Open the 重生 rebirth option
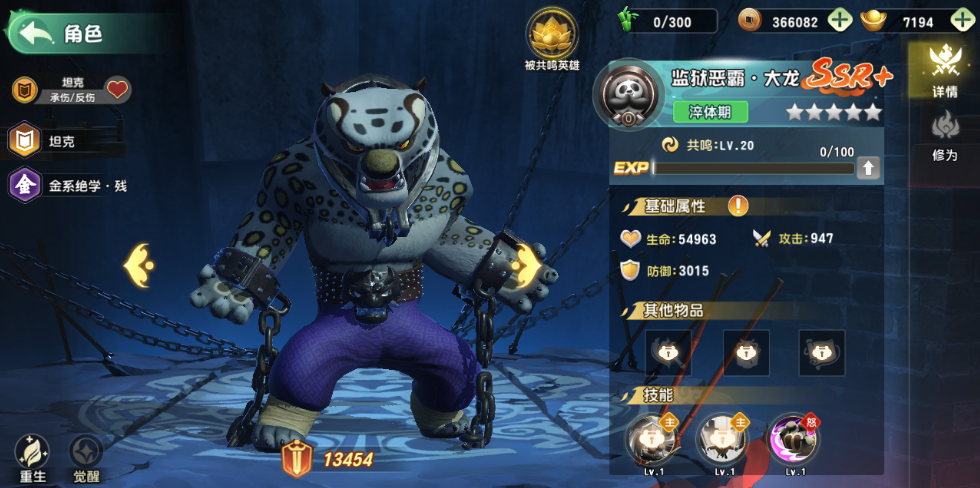The height and width of the screenshot is (488, 980). pyautogui.click(x=33, y=459)
